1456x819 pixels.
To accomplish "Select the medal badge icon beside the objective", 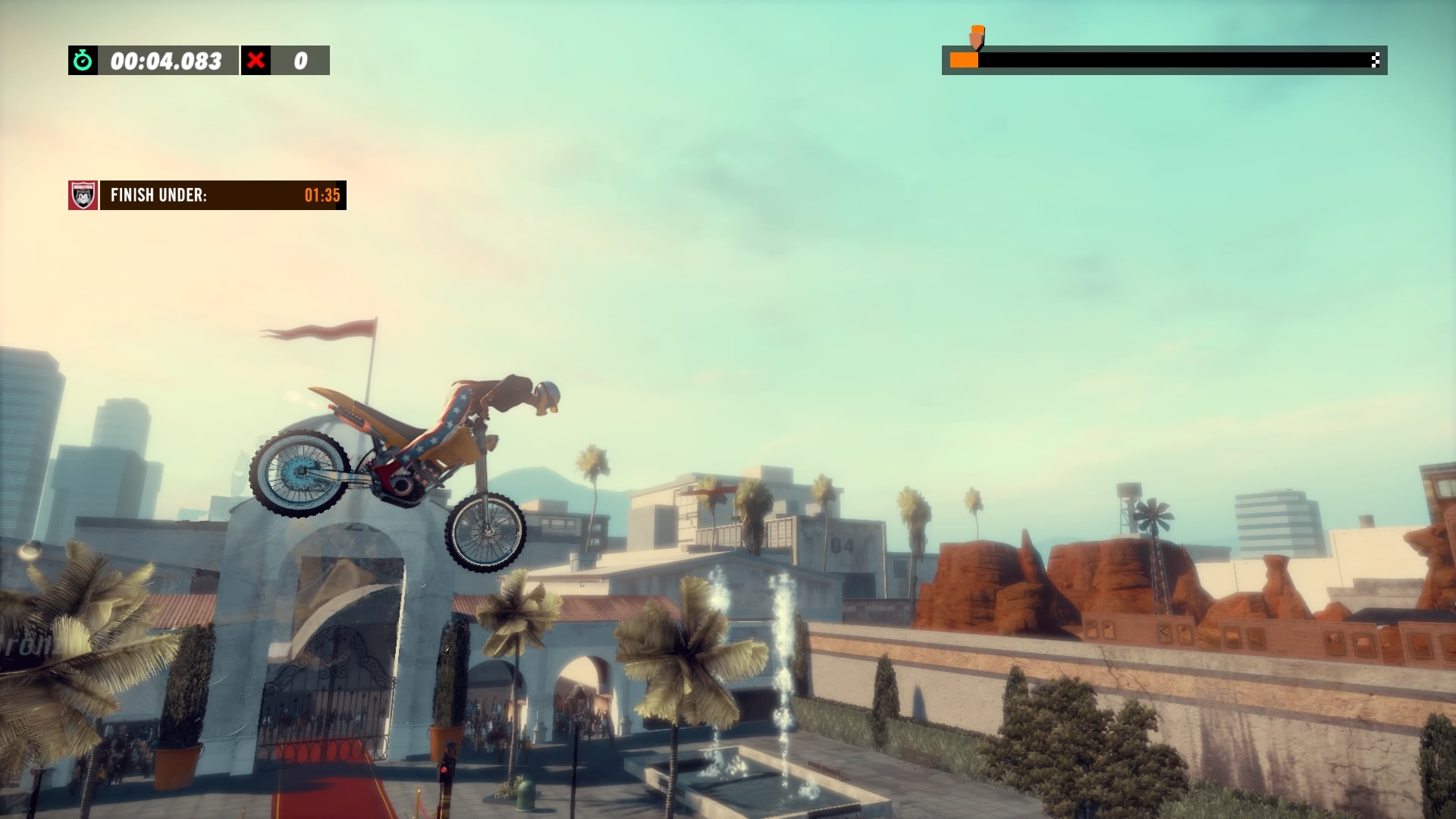I will tap(83, 195).
